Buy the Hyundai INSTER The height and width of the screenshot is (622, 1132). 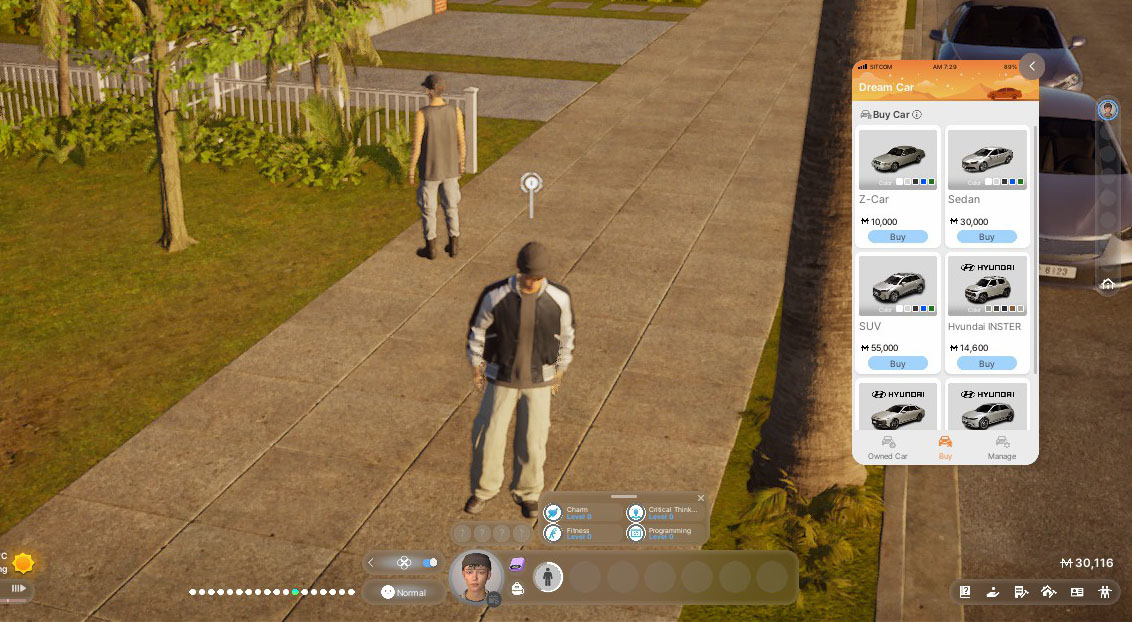click(986, 363)
